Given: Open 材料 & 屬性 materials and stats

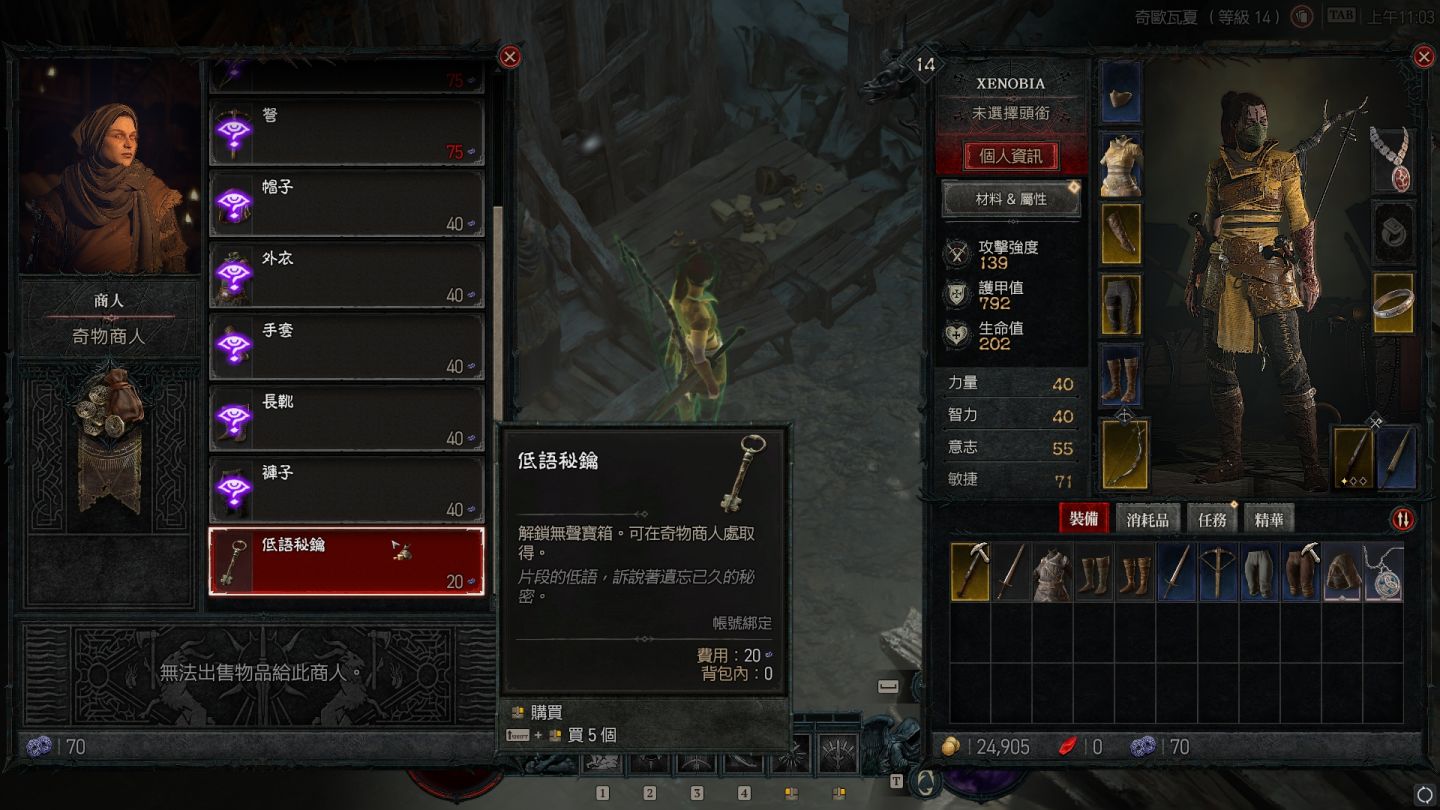Looking at the screenshot, I should pos(1011,199).
